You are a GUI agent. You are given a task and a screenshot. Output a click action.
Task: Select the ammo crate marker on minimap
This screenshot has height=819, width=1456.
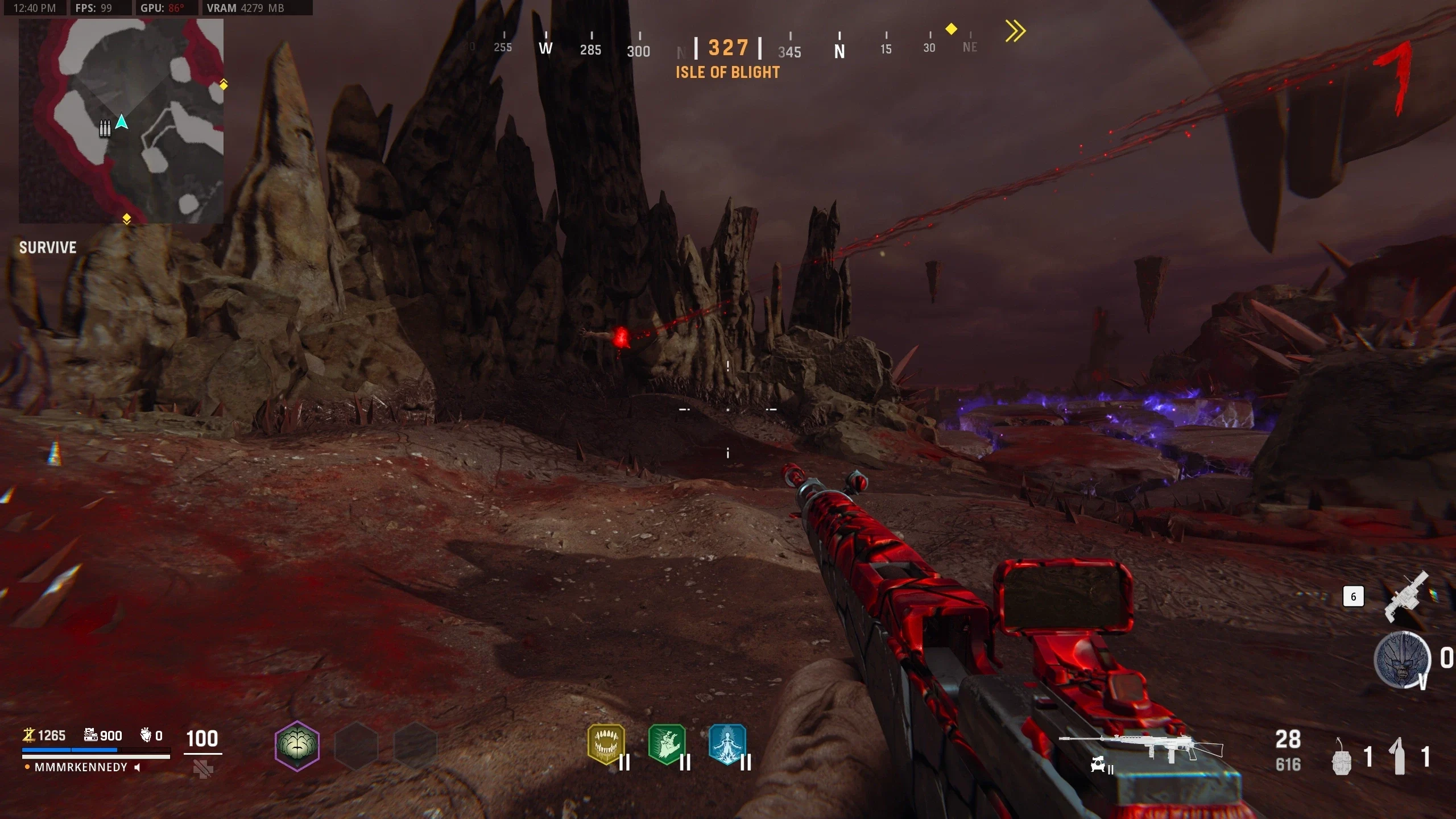105,129
